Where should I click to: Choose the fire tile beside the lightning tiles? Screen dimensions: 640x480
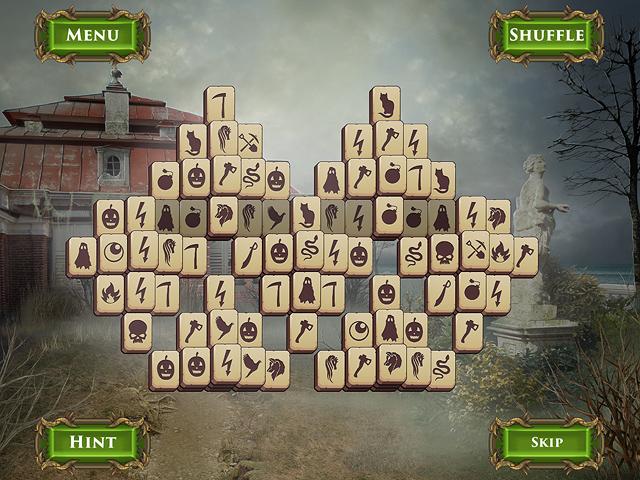click(110, 292)
